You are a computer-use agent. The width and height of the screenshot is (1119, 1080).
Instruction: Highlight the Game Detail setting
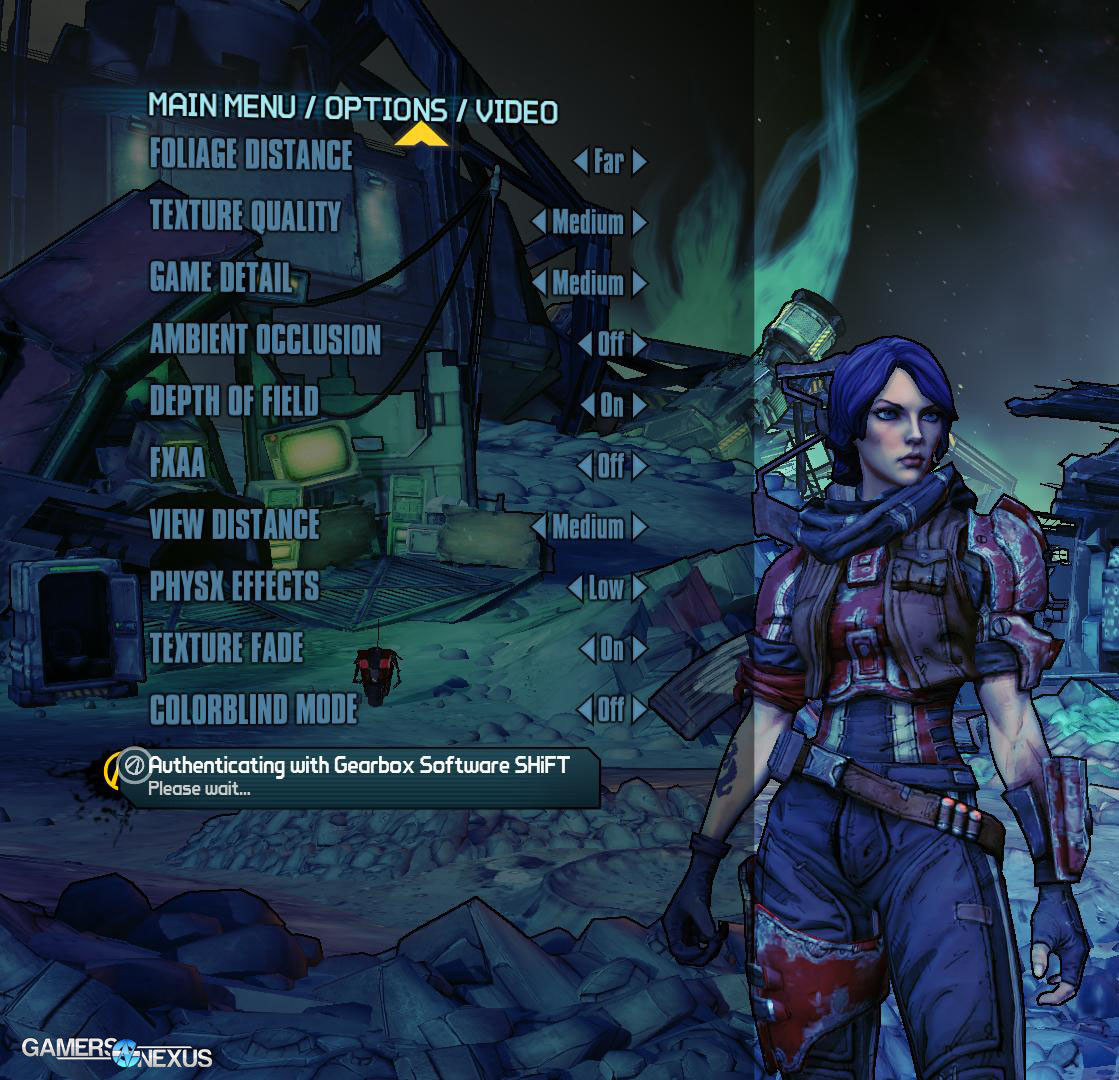click(220, 278)
